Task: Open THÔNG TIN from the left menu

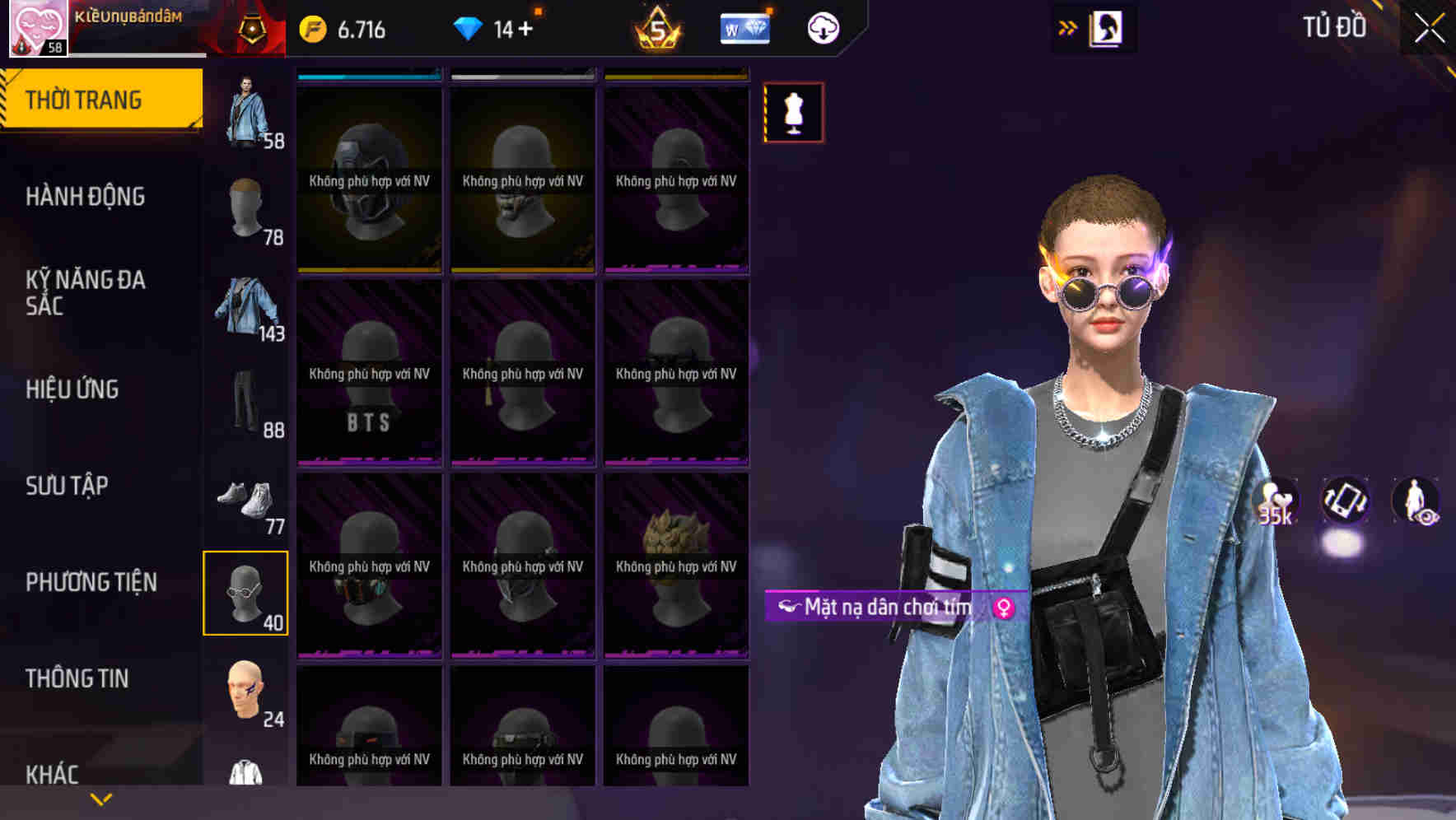Action: (78, 678)
